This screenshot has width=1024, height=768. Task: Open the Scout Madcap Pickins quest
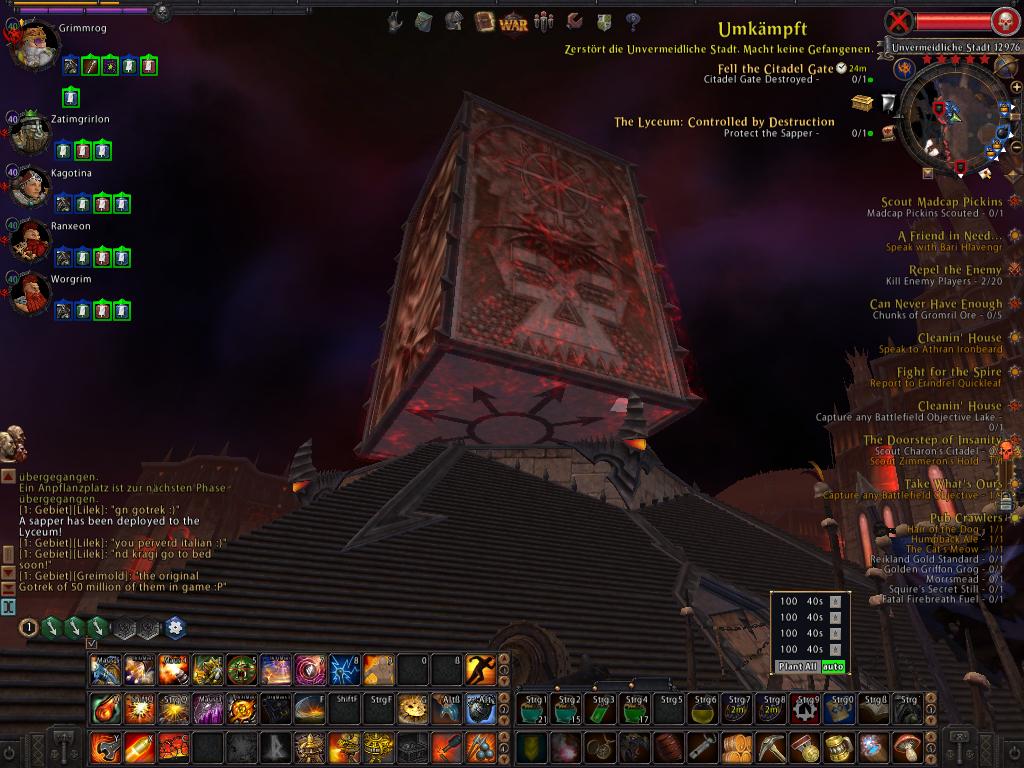point(941,202)
